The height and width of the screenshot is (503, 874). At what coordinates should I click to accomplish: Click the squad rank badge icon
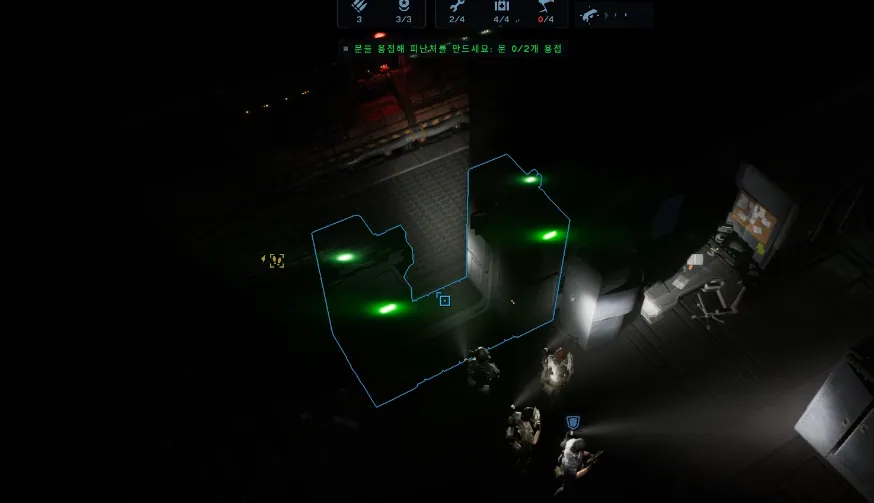403,6
